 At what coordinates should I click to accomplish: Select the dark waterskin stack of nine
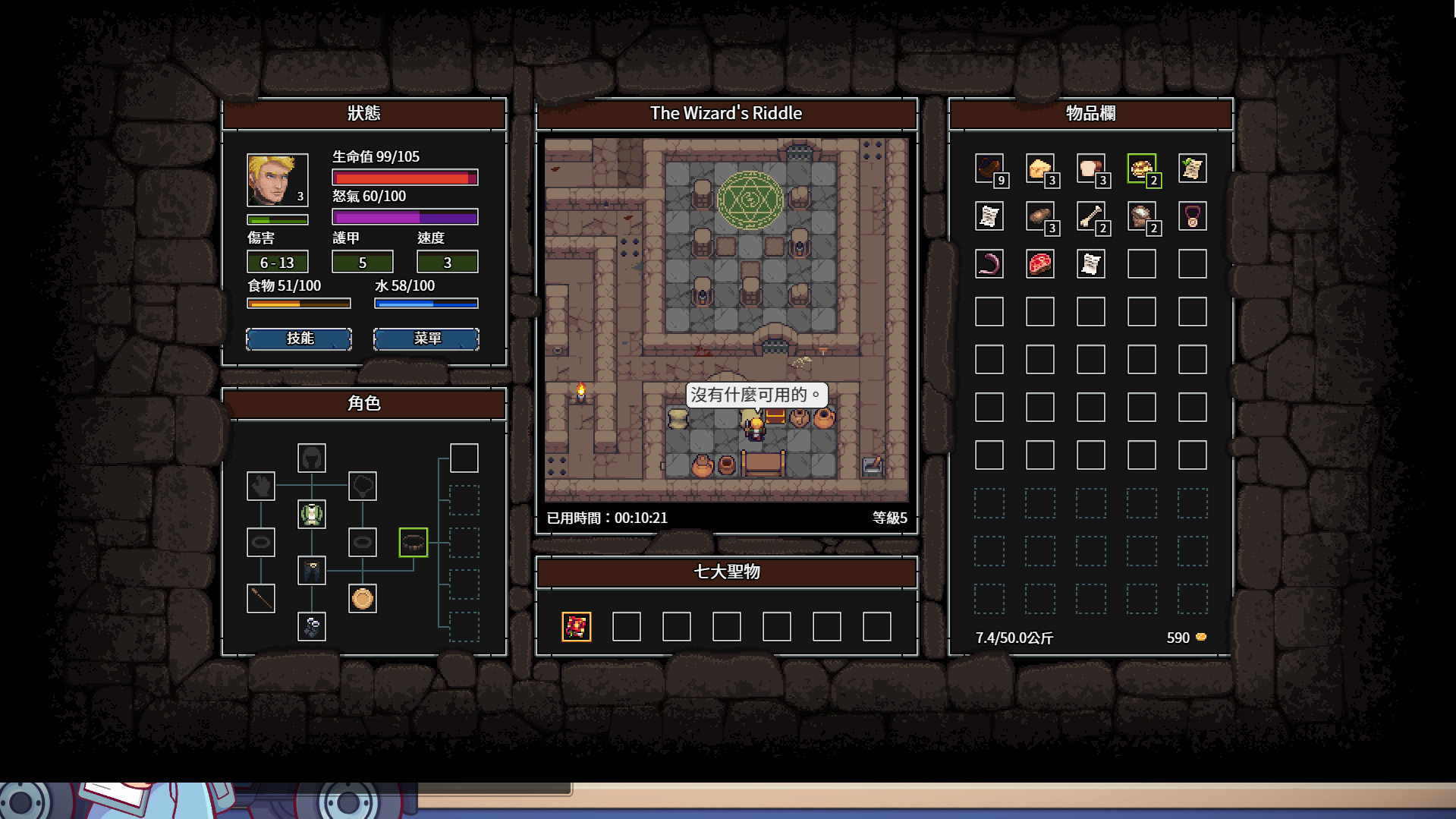click(x=989, y=169)
